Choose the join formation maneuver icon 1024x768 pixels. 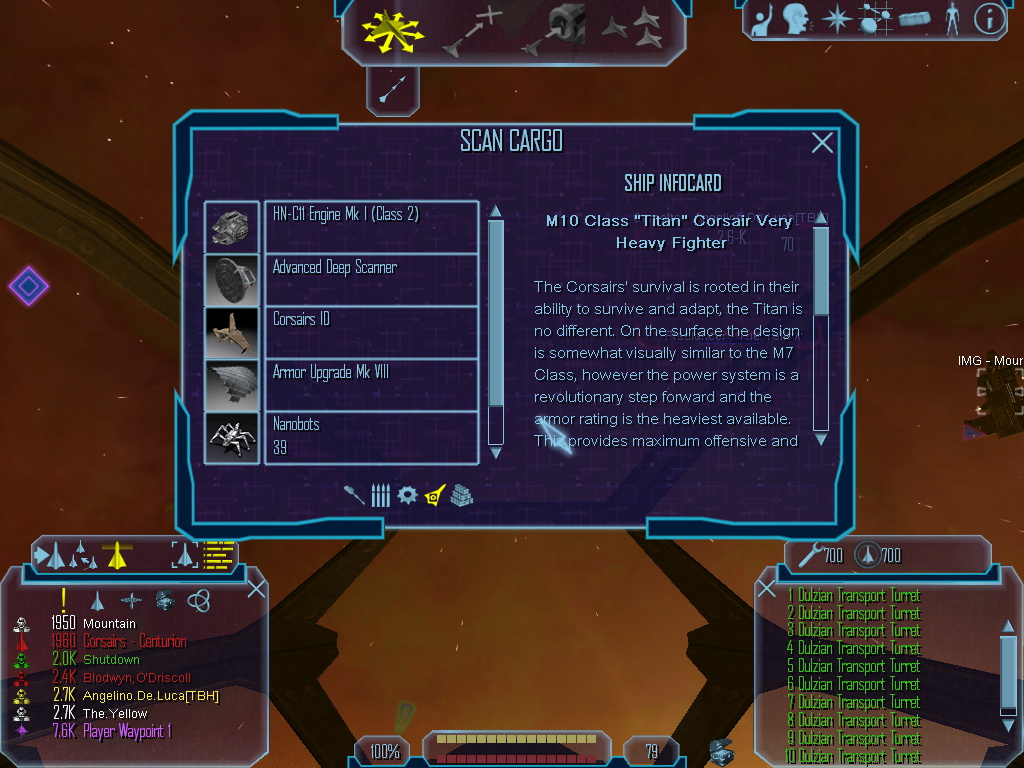pyautogui.click(x=630, y=30)
